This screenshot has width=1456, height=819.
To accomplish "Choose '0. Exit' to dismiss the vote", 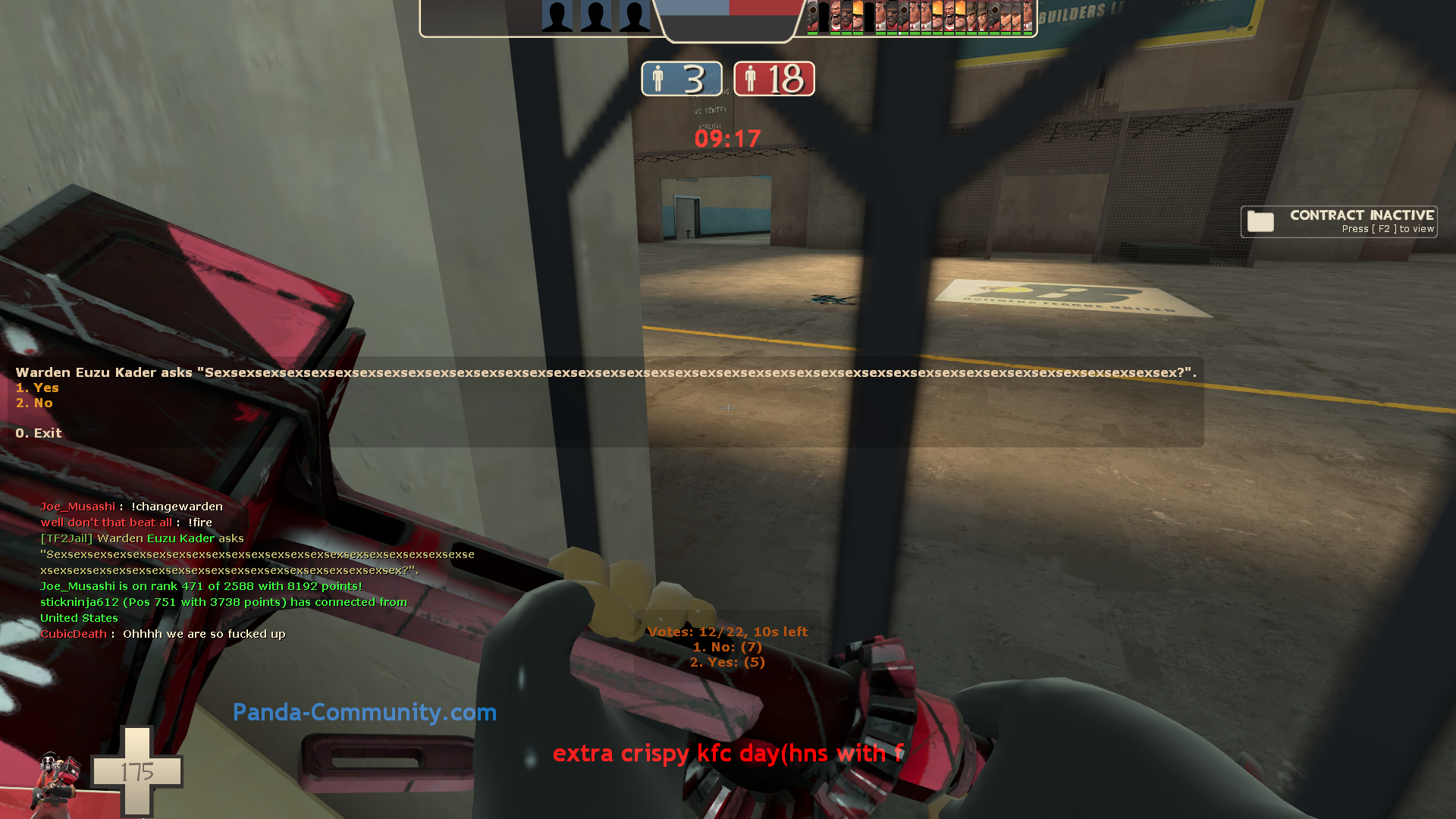I will (x=39, y=433).
